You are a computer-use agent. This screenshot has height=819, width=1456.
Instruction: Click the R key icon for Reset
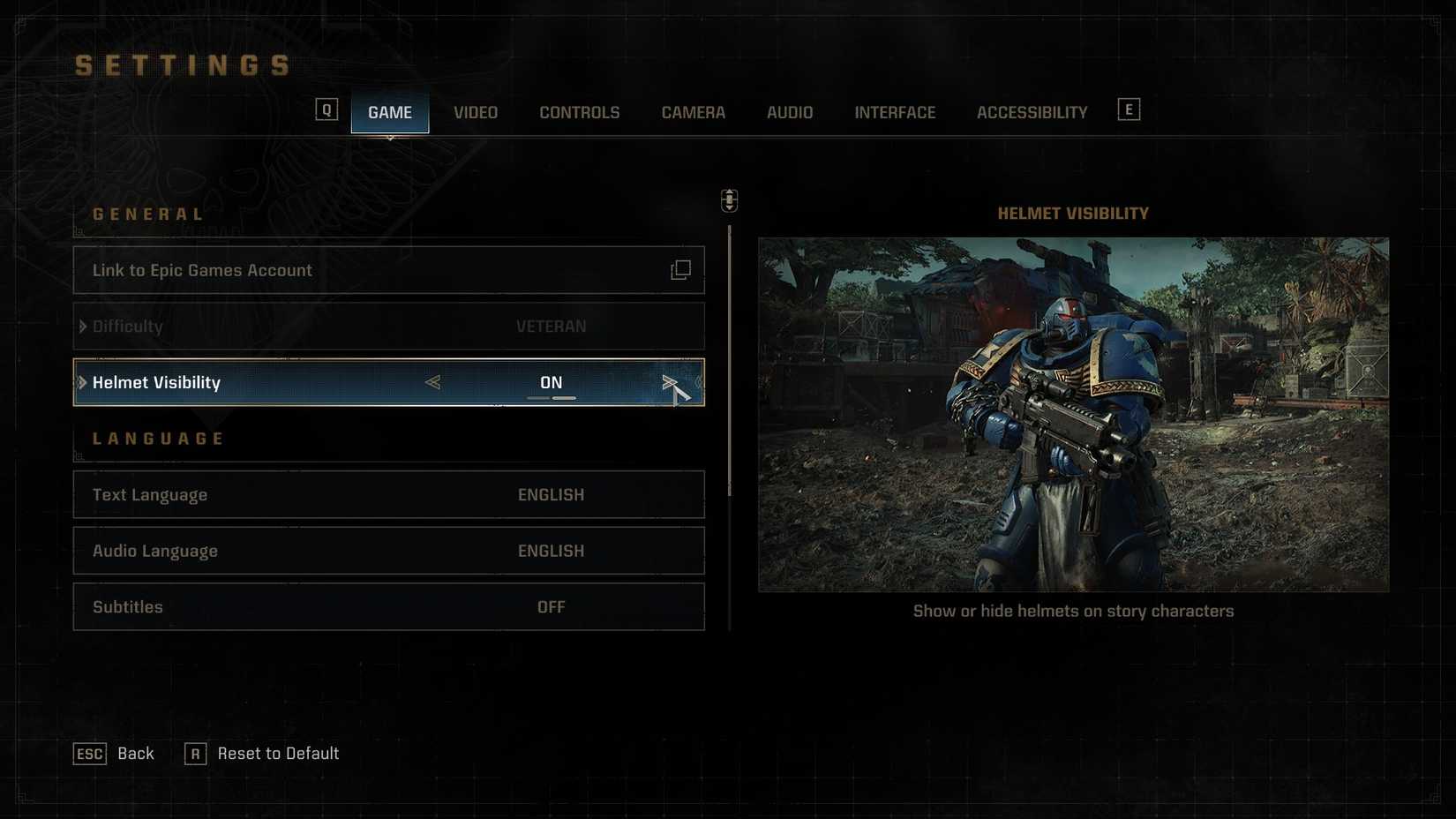point(195,754)
